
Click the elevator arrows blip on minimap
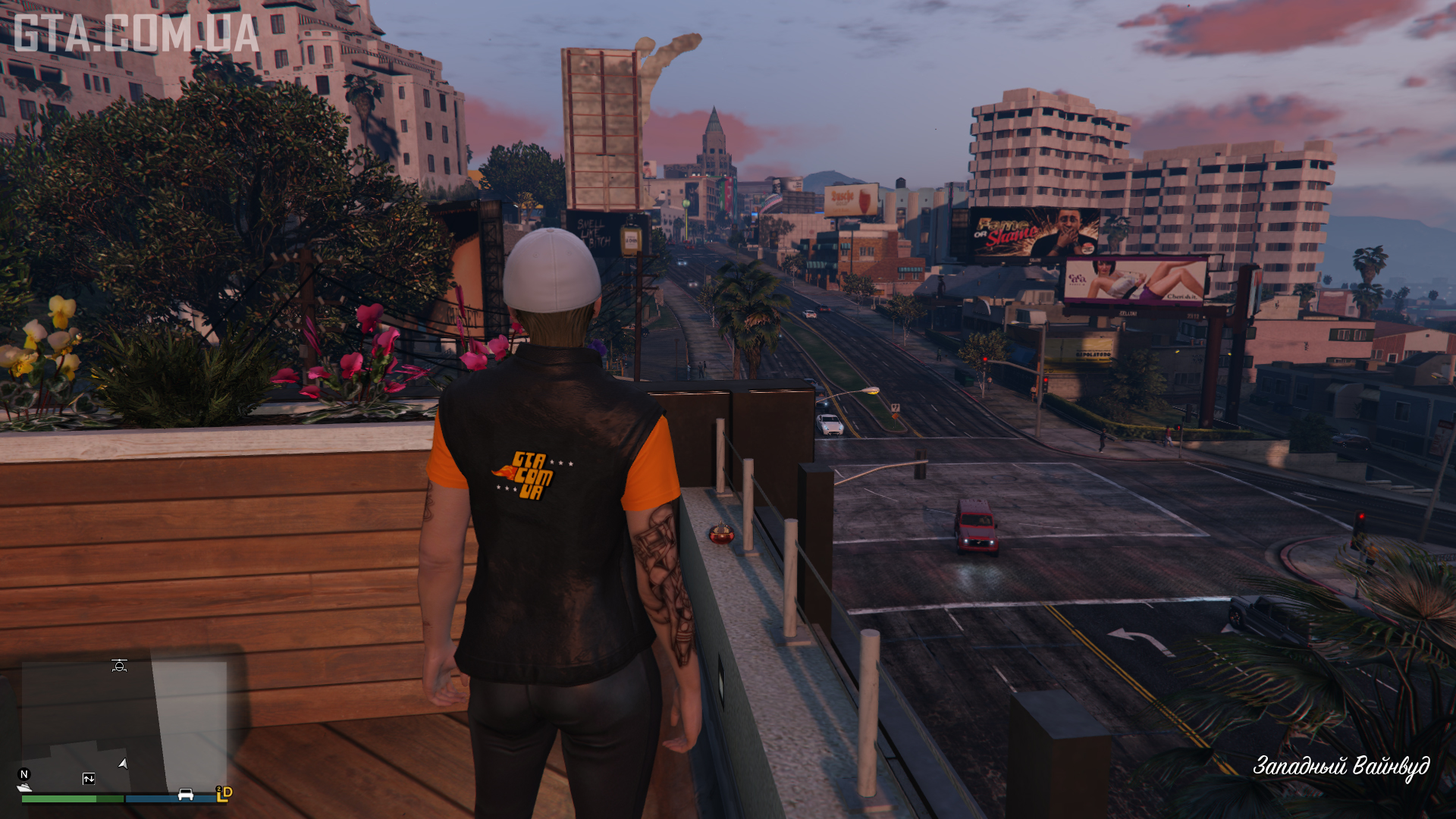tap(89, 779)
